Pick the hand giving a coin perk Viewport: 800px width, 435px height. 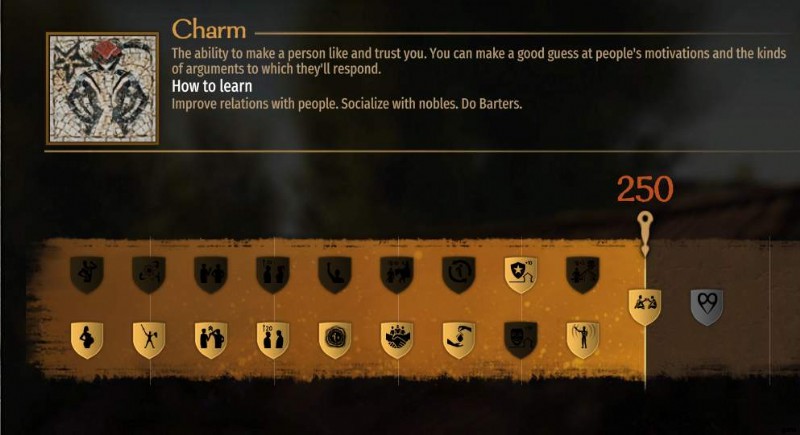pos(459,340)
